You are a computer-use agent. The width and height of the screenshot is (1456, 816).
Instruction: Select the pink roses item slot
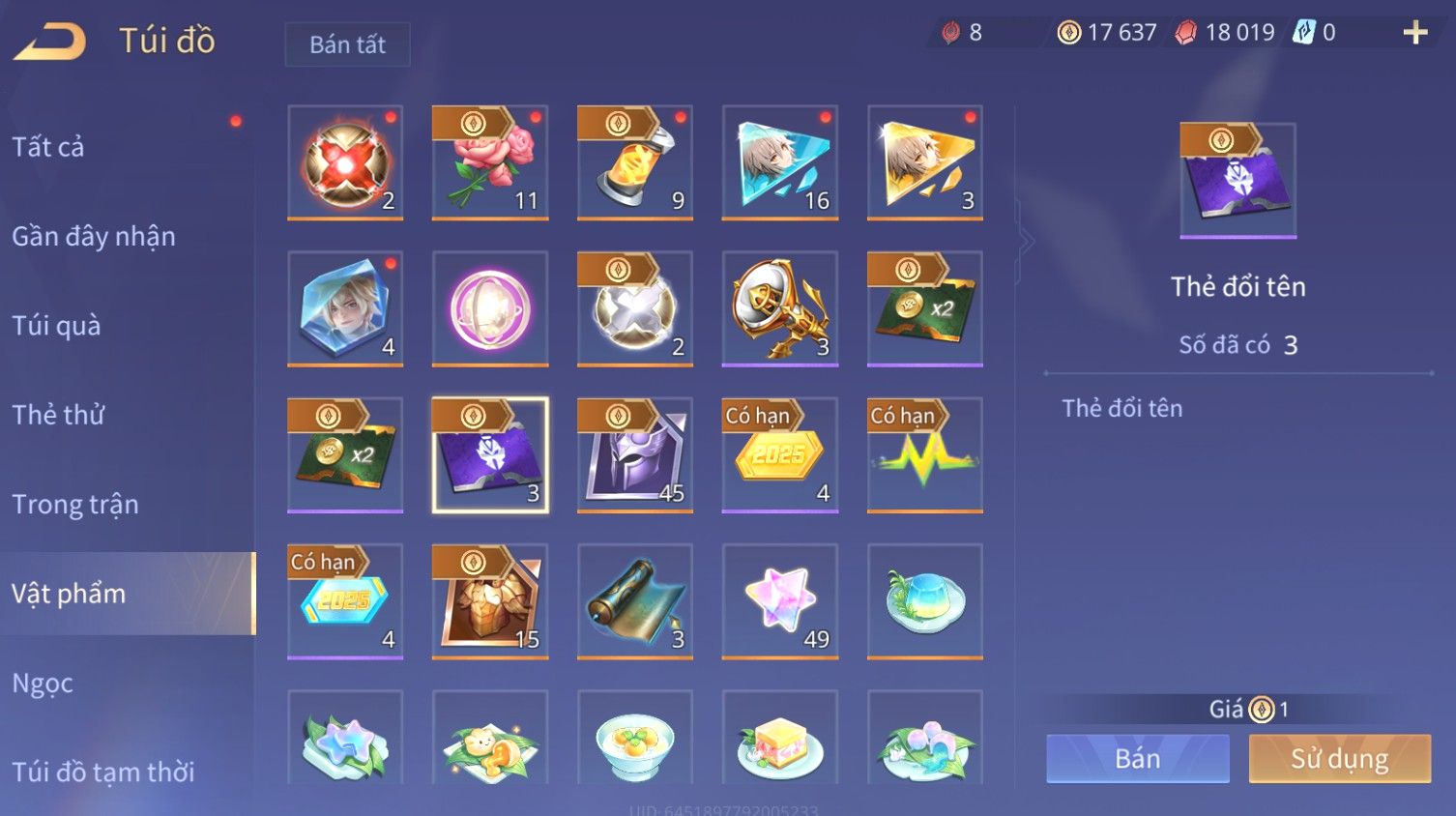click(x=490, y=162)
